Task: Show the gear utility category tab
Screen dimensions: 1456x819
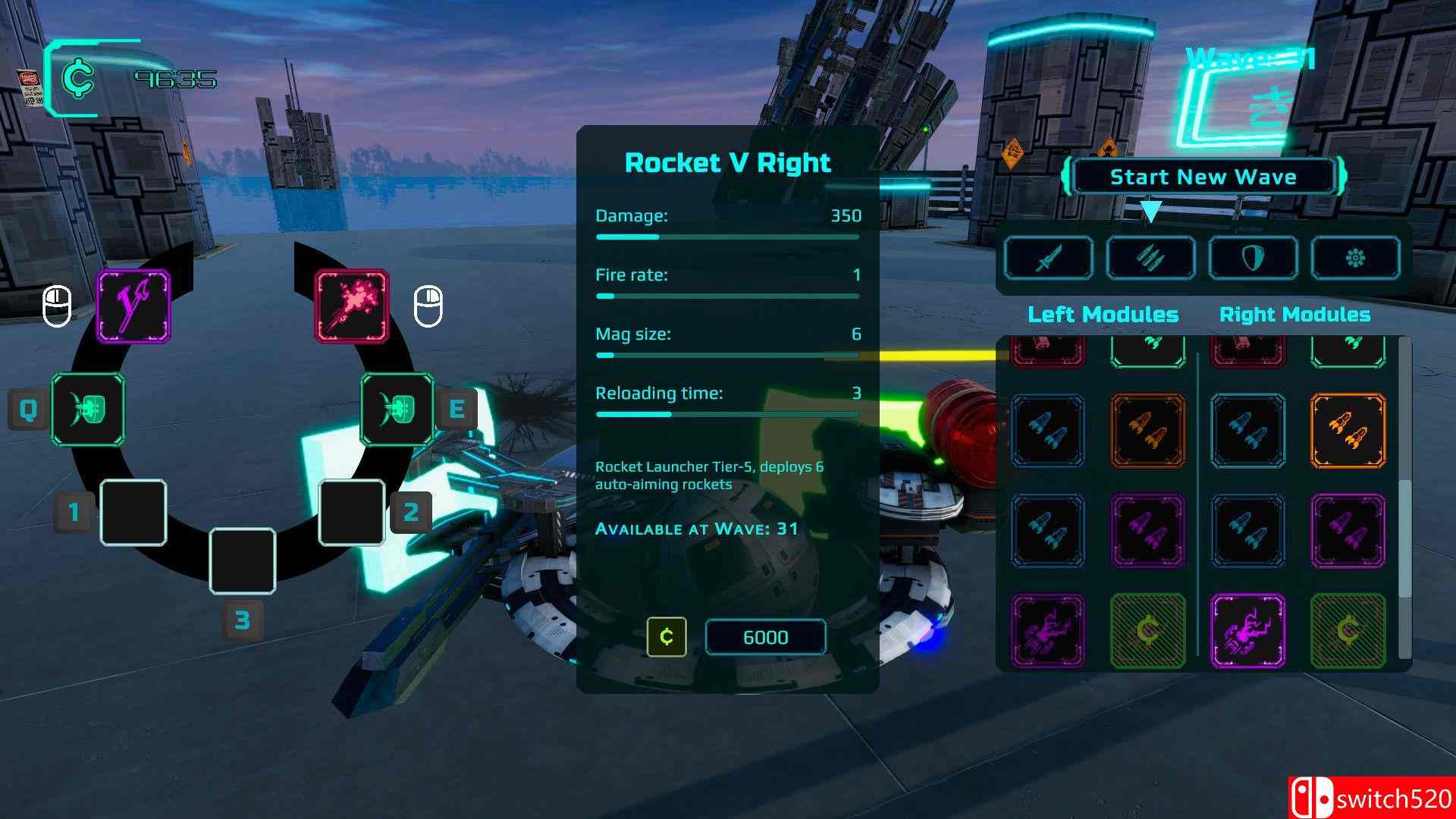Action: (1355, 258)
